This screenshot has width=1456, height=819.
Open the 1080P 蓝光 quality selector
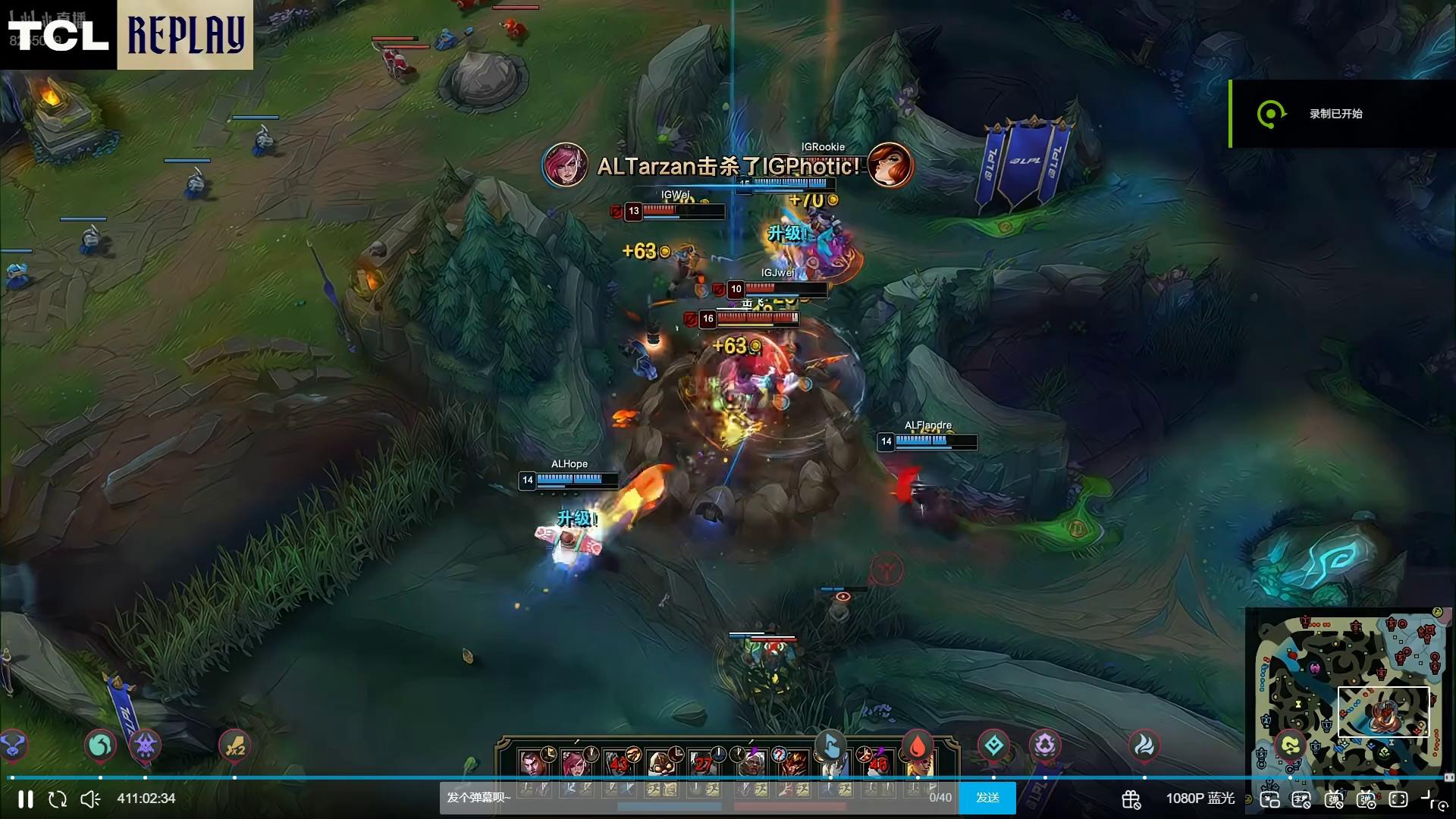point(1200,799)
